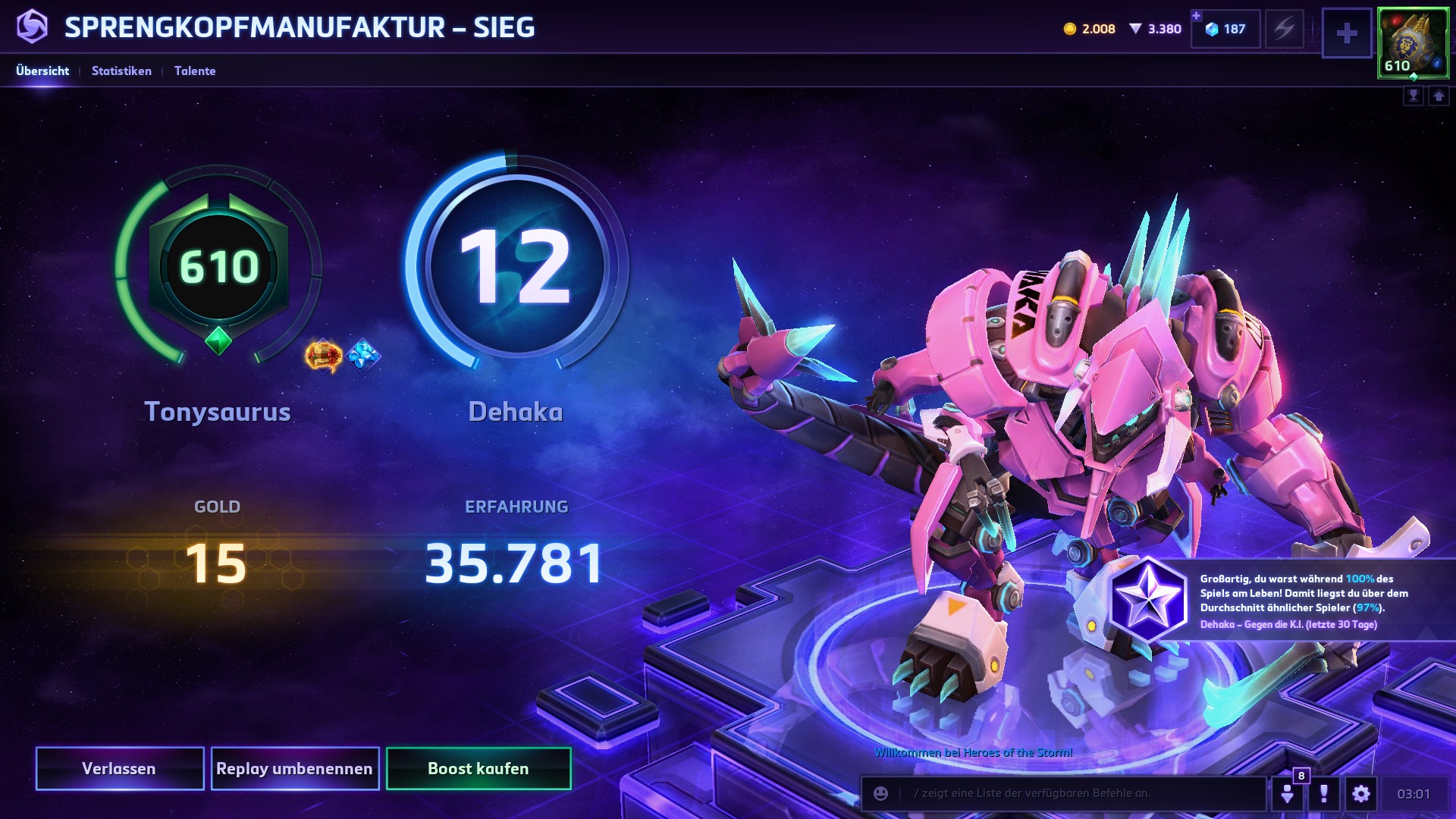Click the small upward arrow icon

[1439, 96]
